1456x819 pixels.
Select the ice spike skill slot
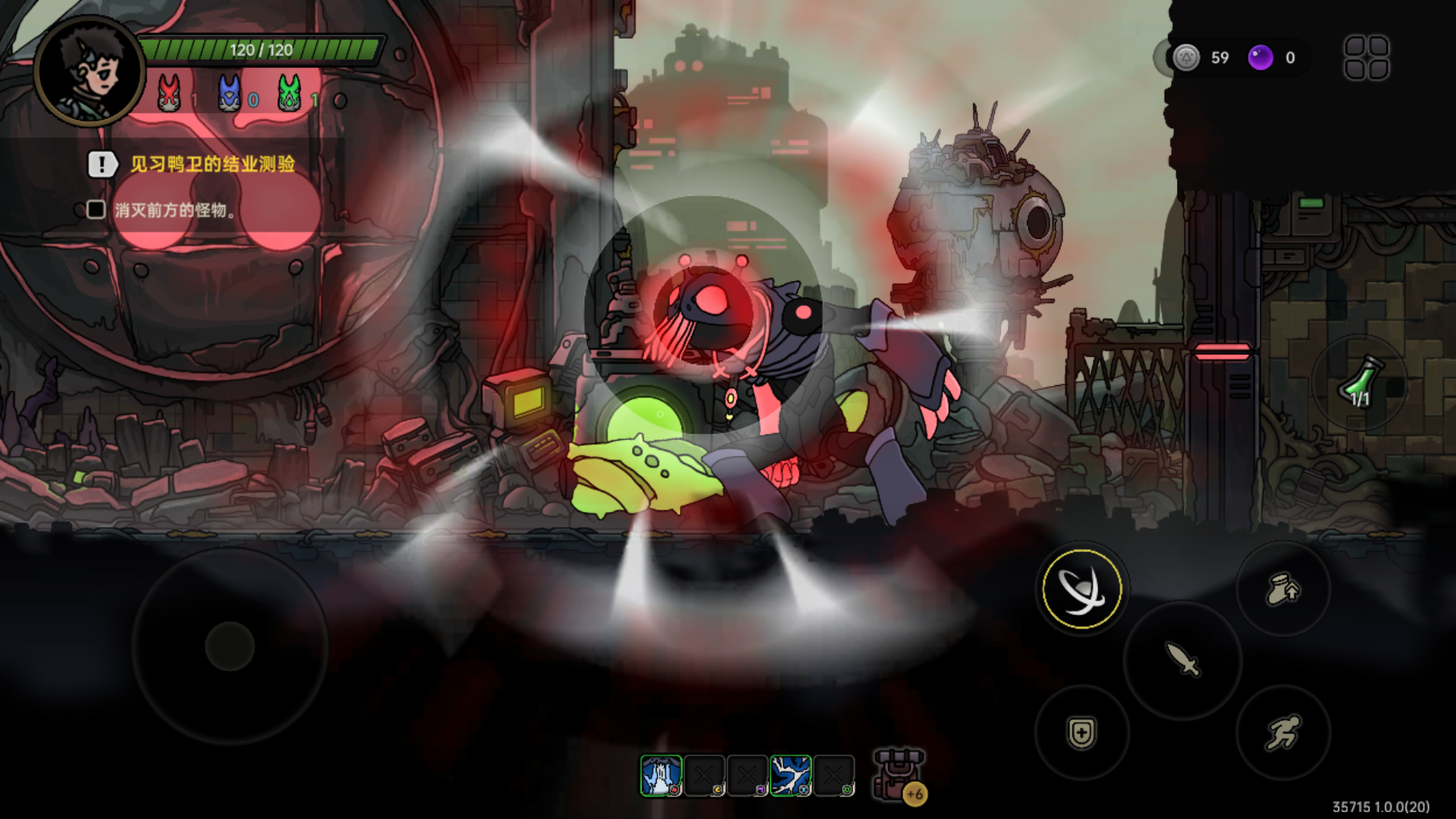click(661, 776)
